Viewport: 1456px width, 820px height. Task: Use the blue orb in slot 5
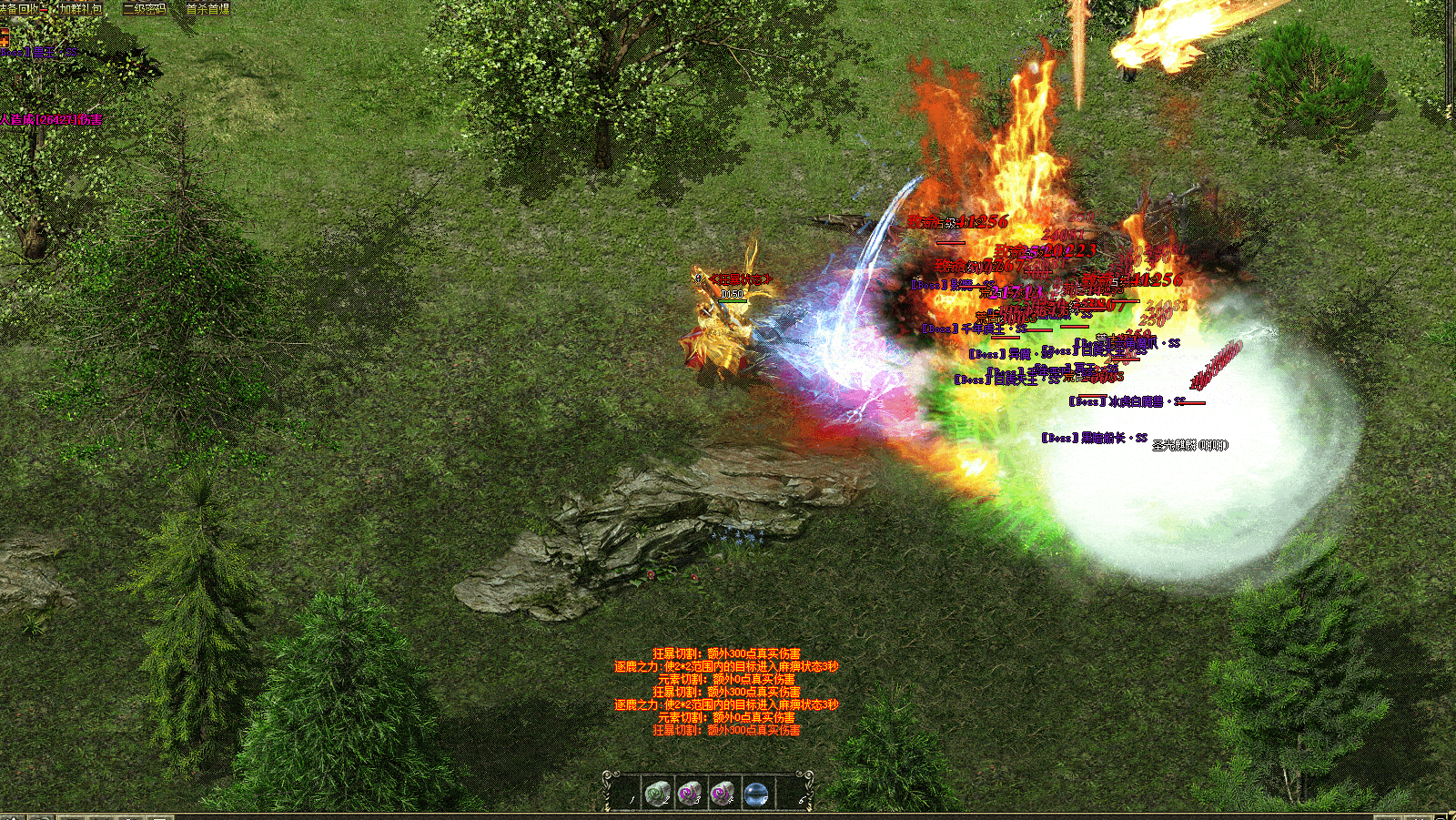pyautogui.click(x=755, y=794)
